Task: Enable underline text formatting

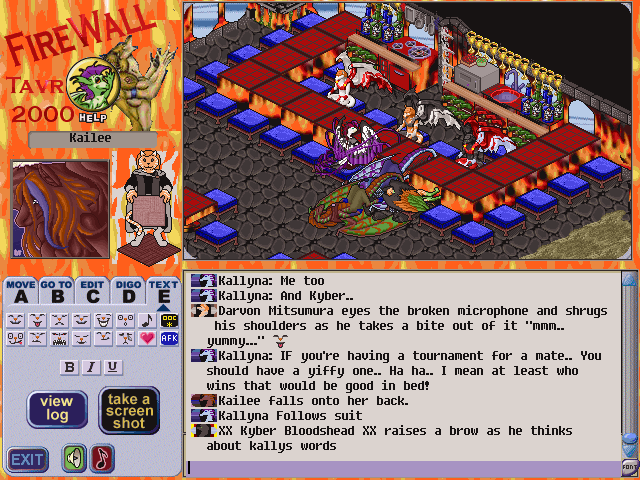Action: (112, 367)
